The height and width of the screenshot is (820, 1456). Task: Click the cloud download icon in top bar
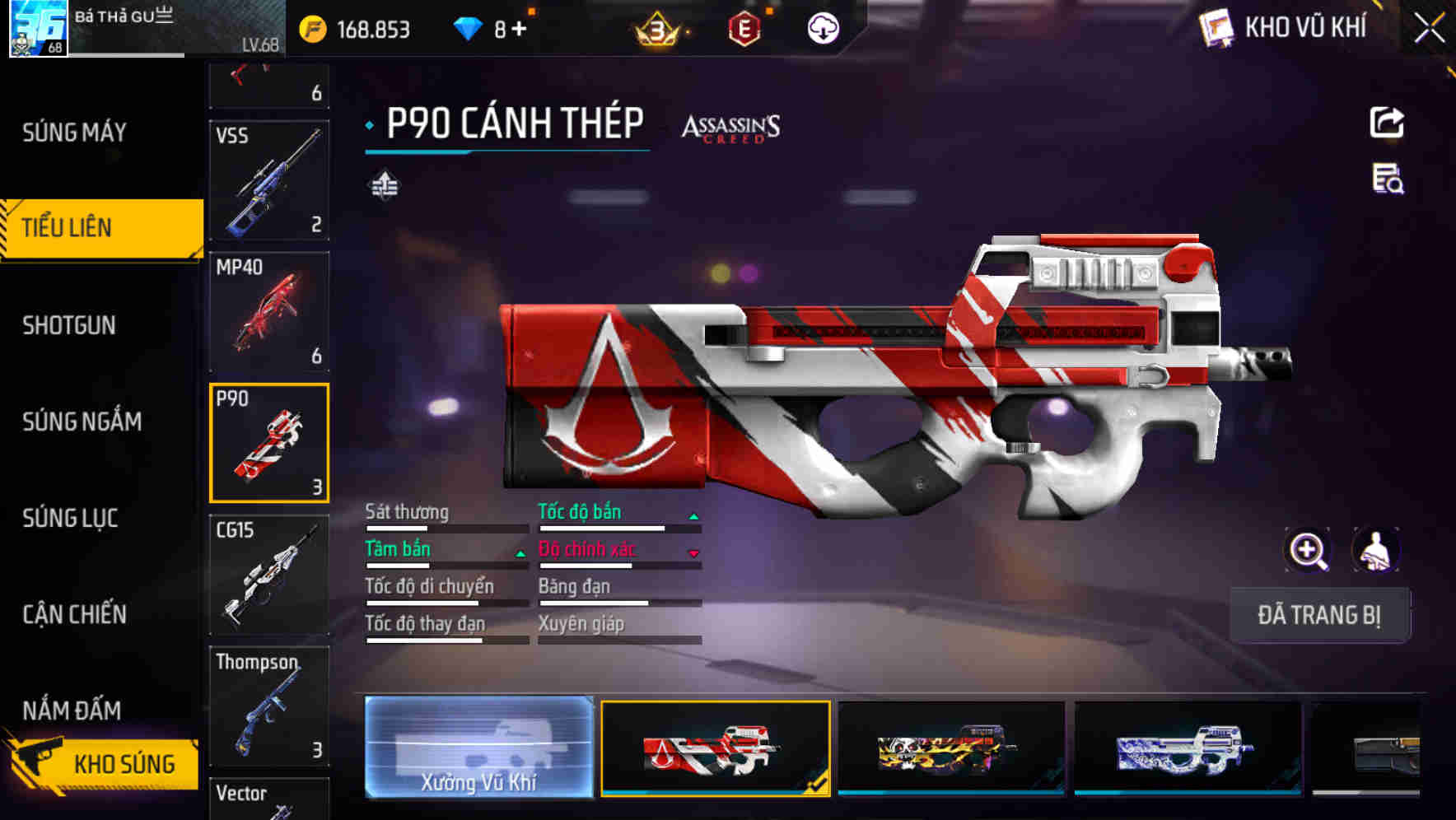point(822,27)
